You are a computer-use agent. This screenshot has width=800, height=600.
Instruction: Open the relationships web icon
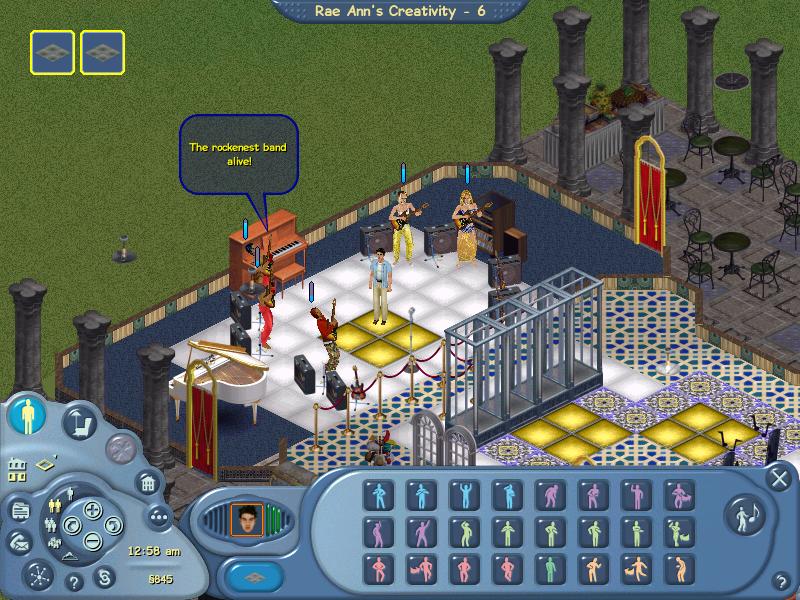click(x=38, y=576)
